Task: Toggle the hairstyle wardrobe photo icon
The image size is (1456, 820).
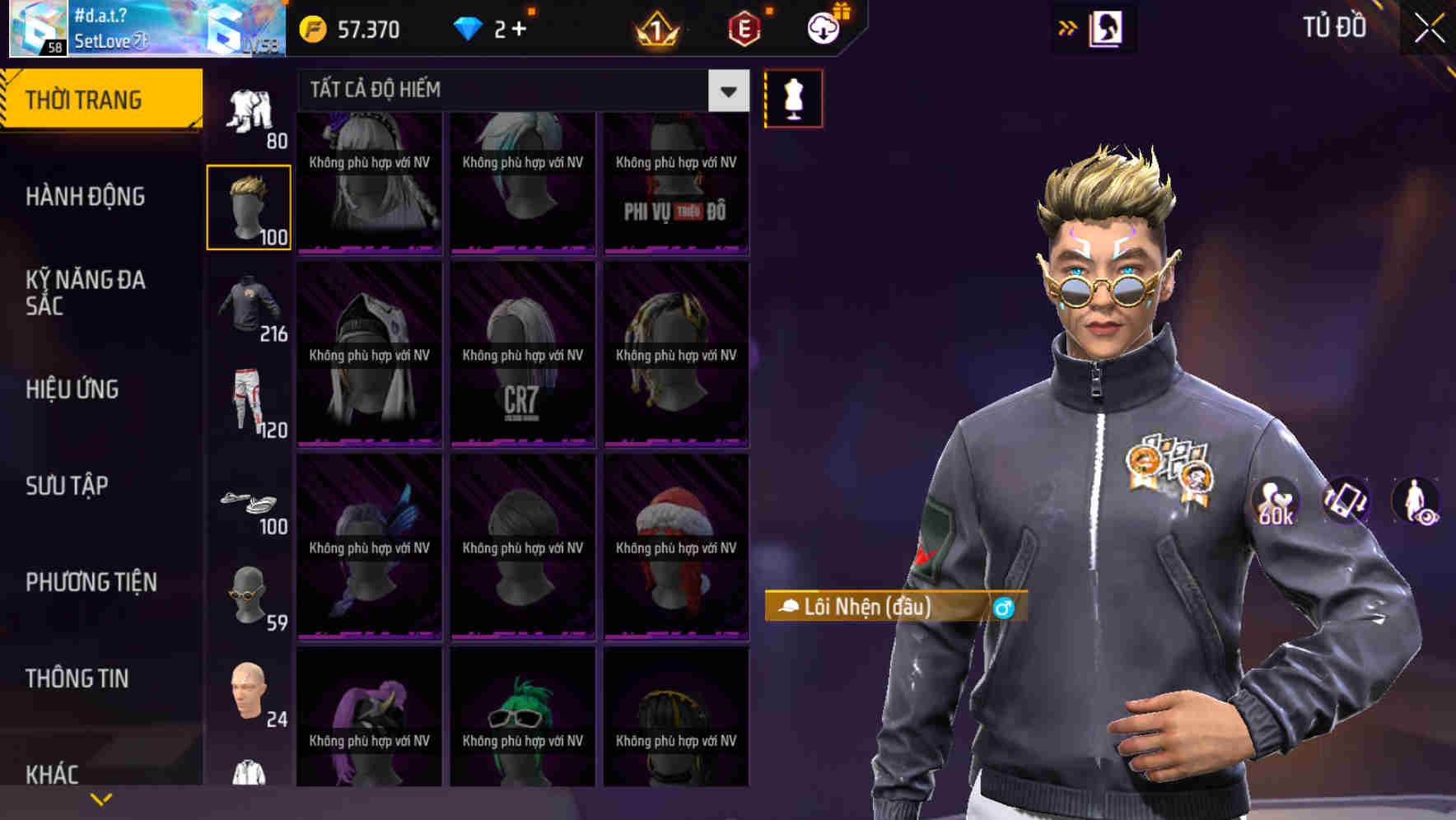Action: [x=1105, y=27]
